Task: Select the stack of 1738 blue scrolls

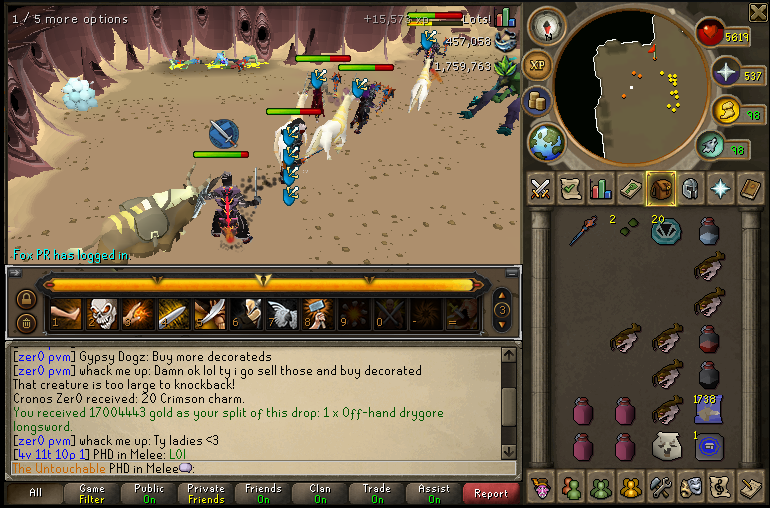Action: pyautogui.click(x=709, y=407)
